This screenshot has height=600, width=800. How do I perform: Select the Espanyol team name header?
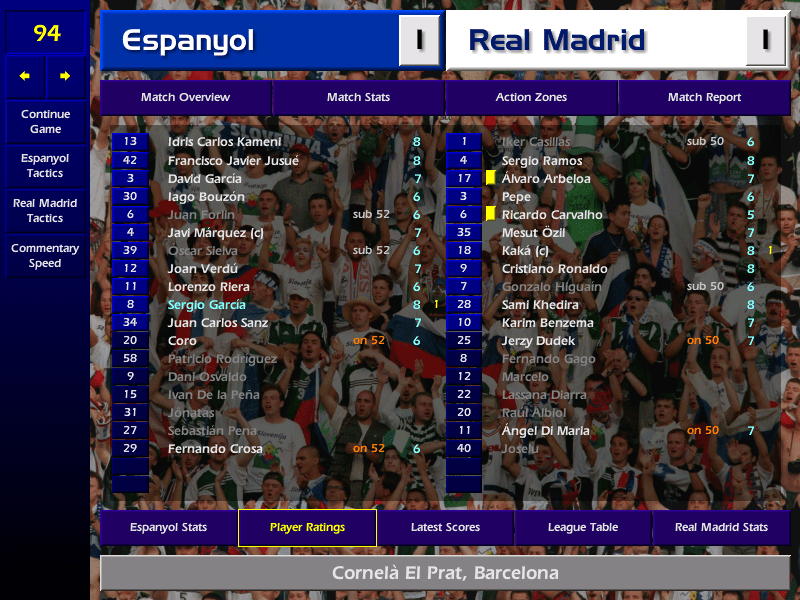coord(250,40)
